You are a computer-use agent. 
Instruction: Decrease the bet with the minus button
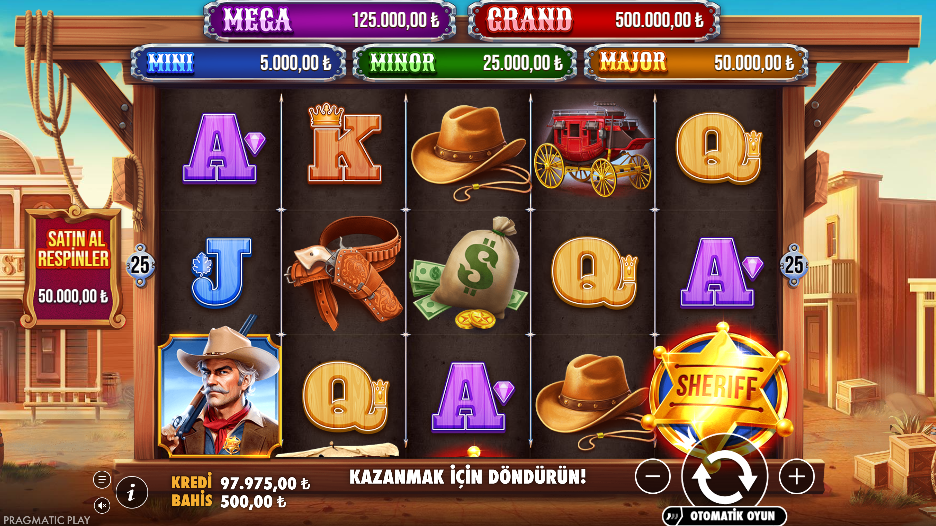(652, 477)
